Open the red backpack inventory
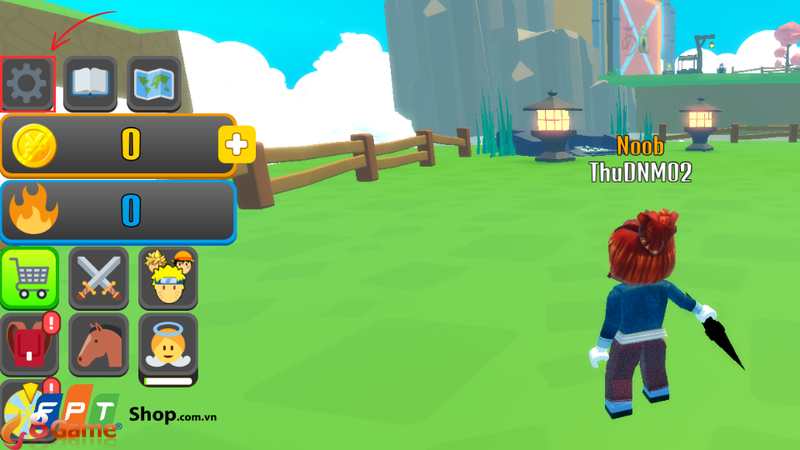800x450 pixels. point(29,344)
